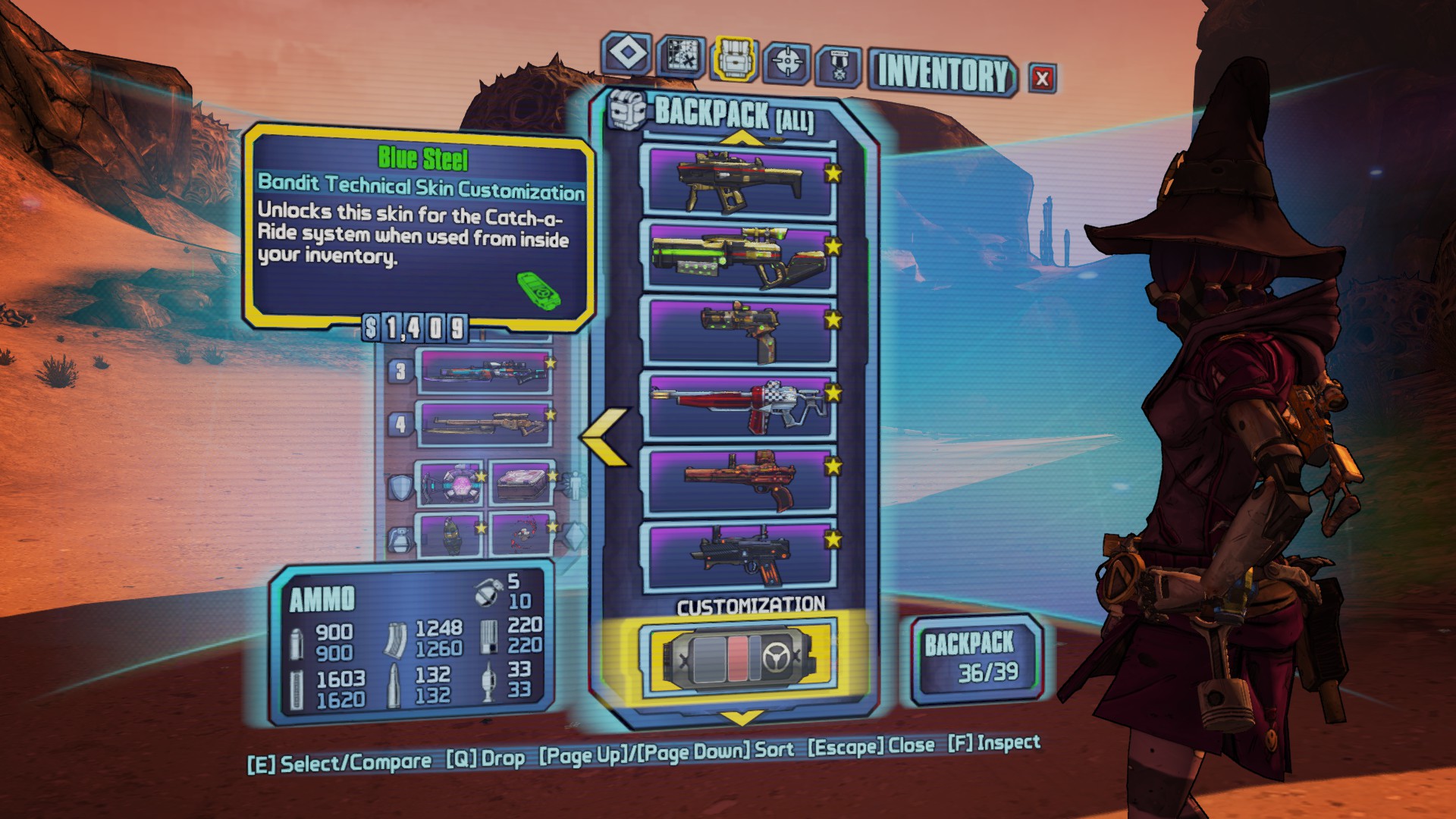Click the yellow left arrow to equipped panel
The width and height of the screenshot is (1456, 819).
pos(606,436)
